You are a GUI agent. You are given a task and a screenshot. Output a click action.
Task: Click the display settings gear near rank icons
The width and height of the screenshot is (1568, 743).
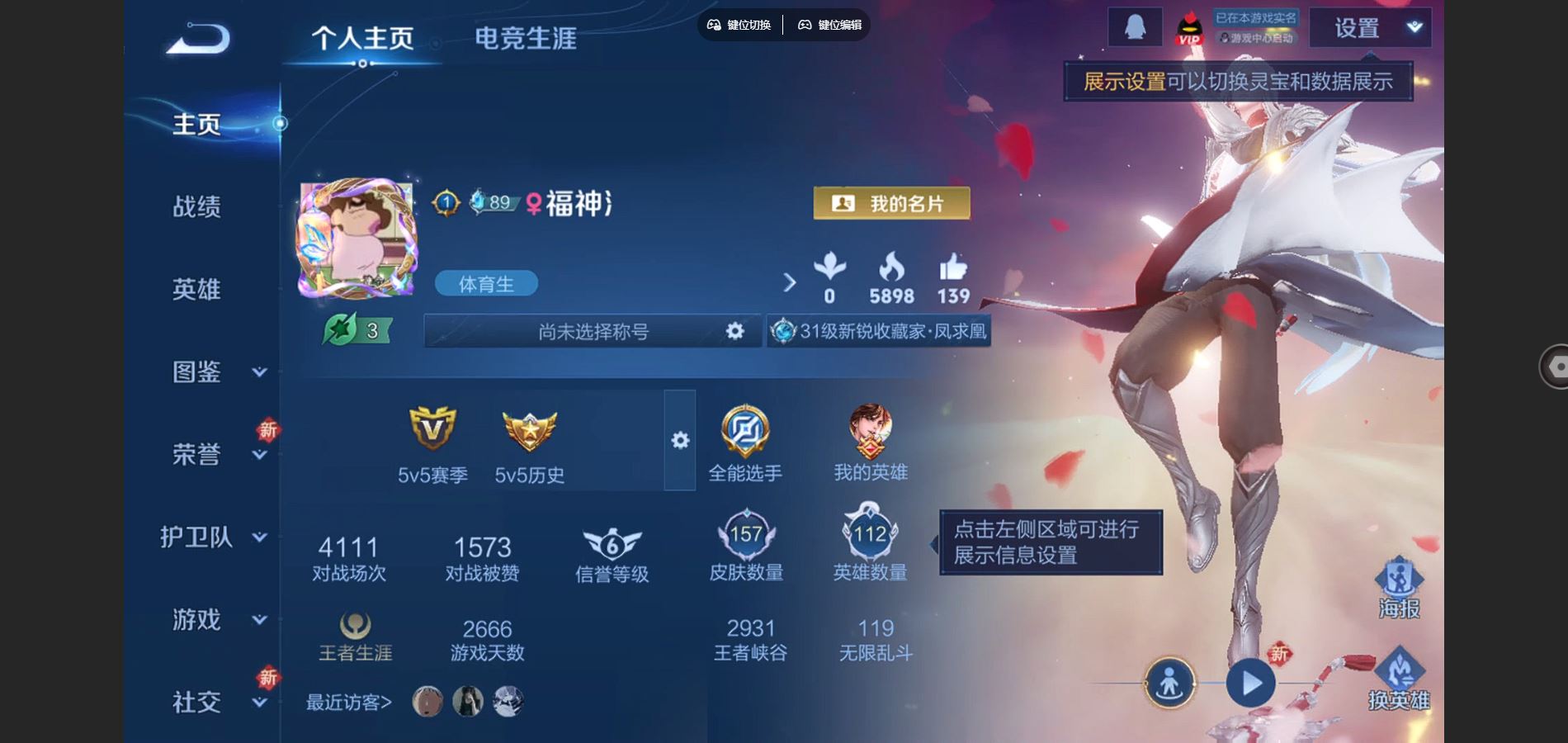(x=678, y=442)
